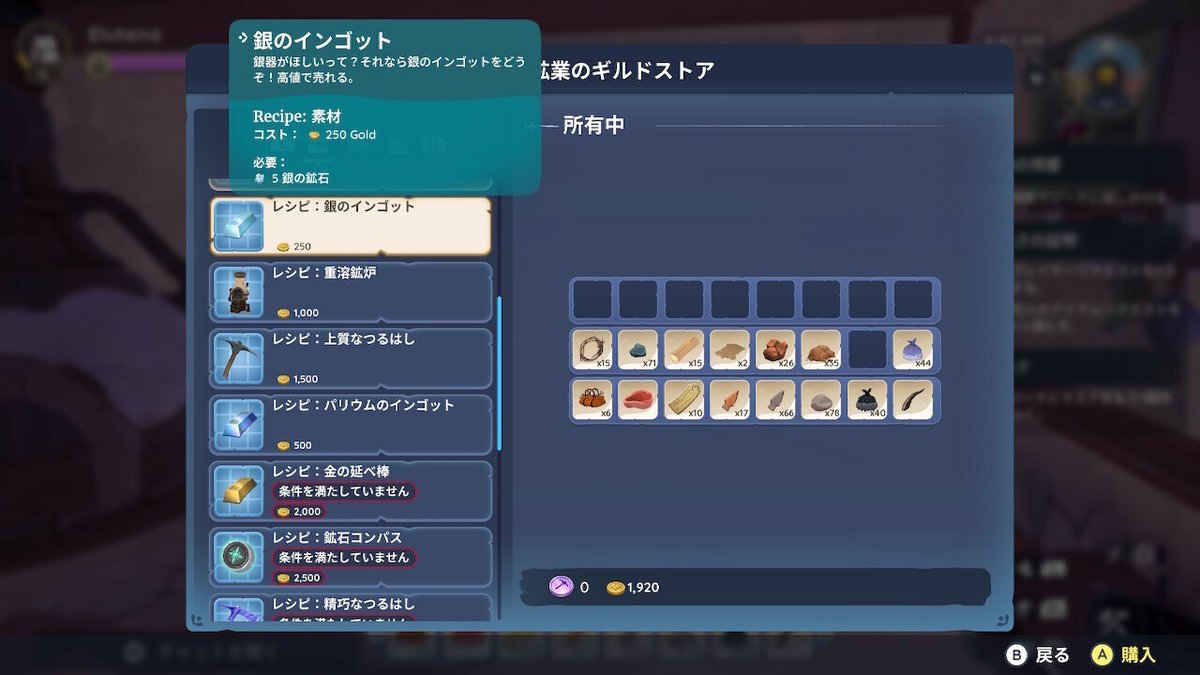Click the wooden plank x10 slot
The height and width of the screenshot is (675, 1200).
pyautogui.click(x=684, y=400)
